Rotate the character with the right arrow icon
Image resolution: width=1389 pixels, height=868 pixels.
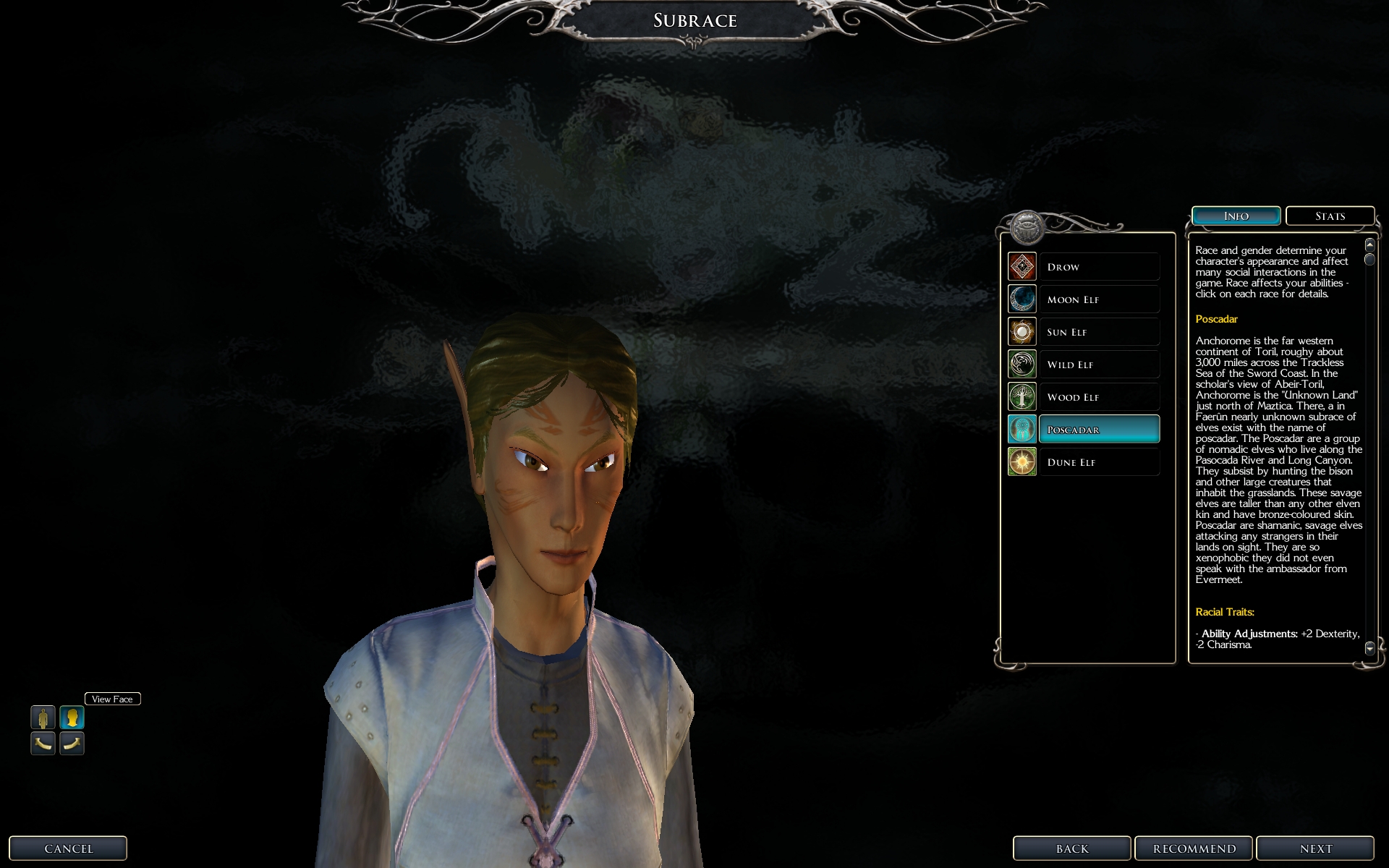(x=72, y=743)
